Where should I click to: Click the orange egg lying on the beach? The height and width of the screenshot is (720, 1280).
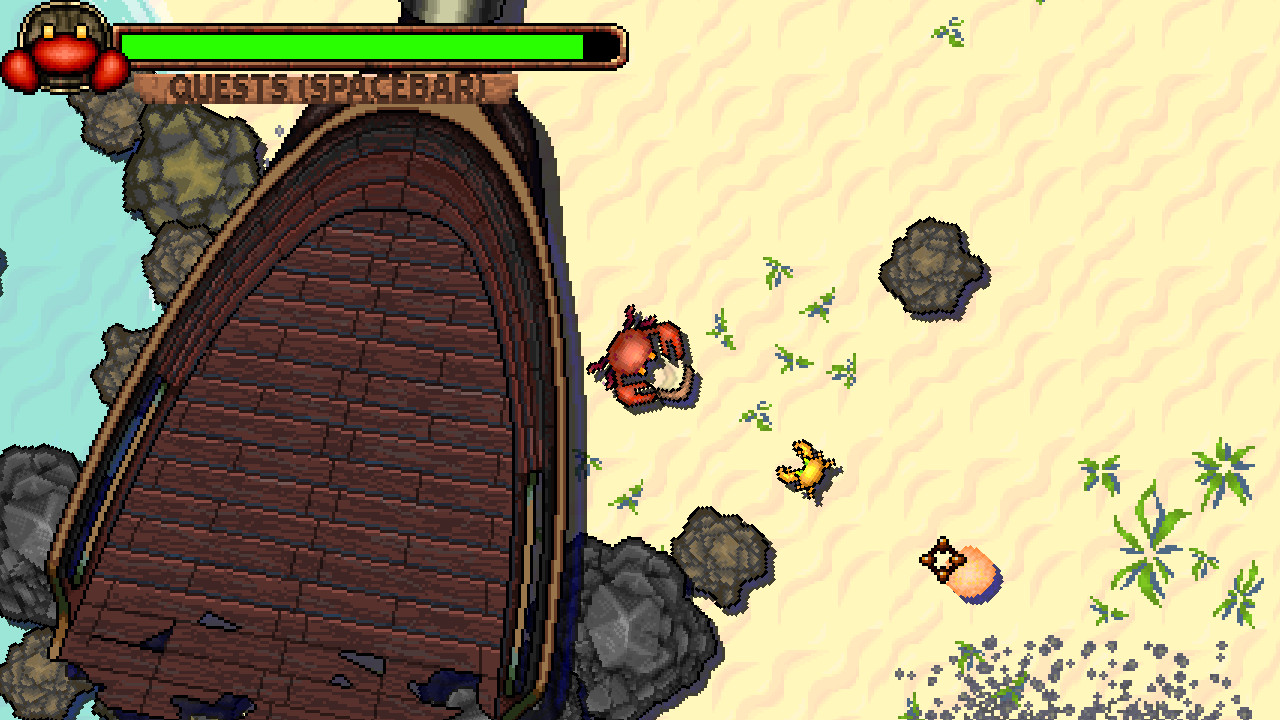955,565
